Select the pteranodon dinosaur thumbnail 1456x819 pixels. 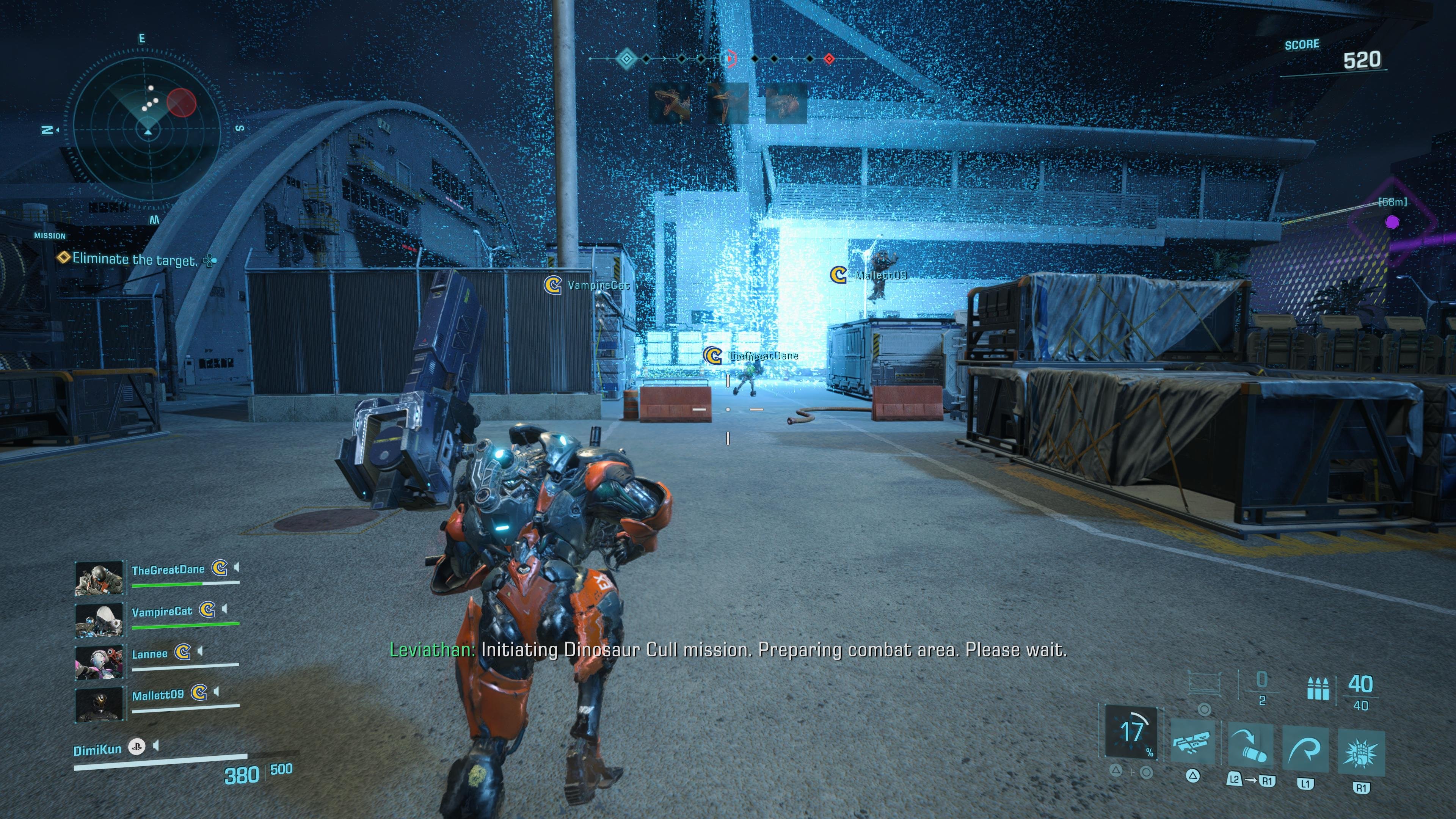point(728,104)
